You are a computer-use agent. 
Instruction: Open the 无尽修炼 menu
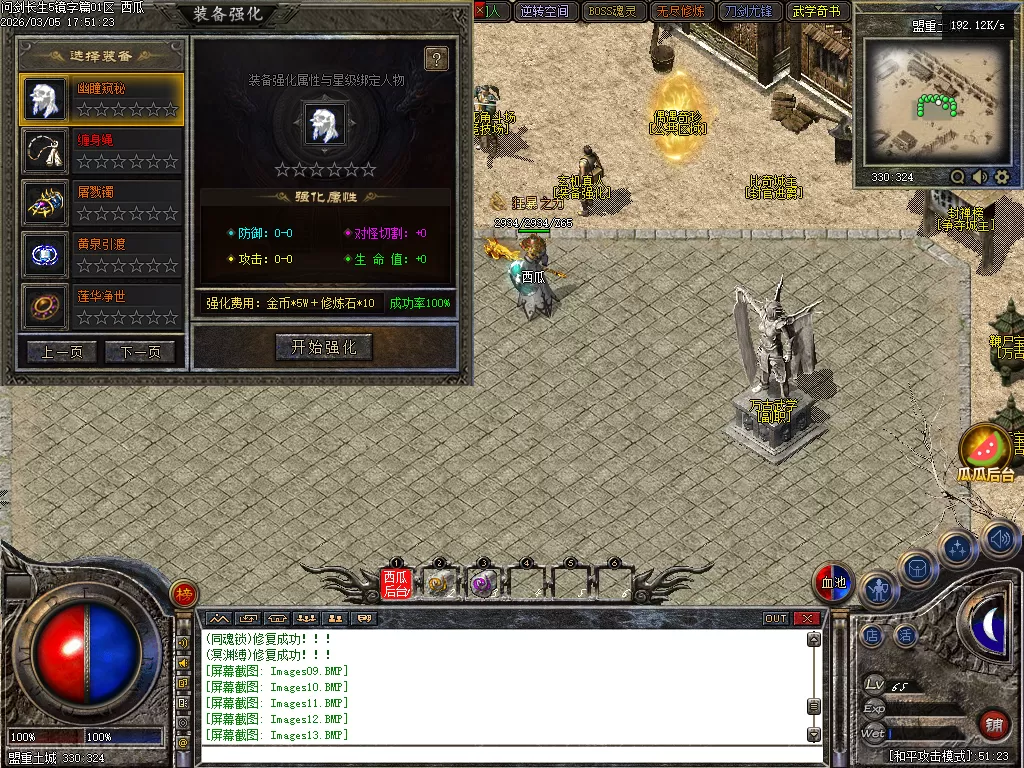680,12
